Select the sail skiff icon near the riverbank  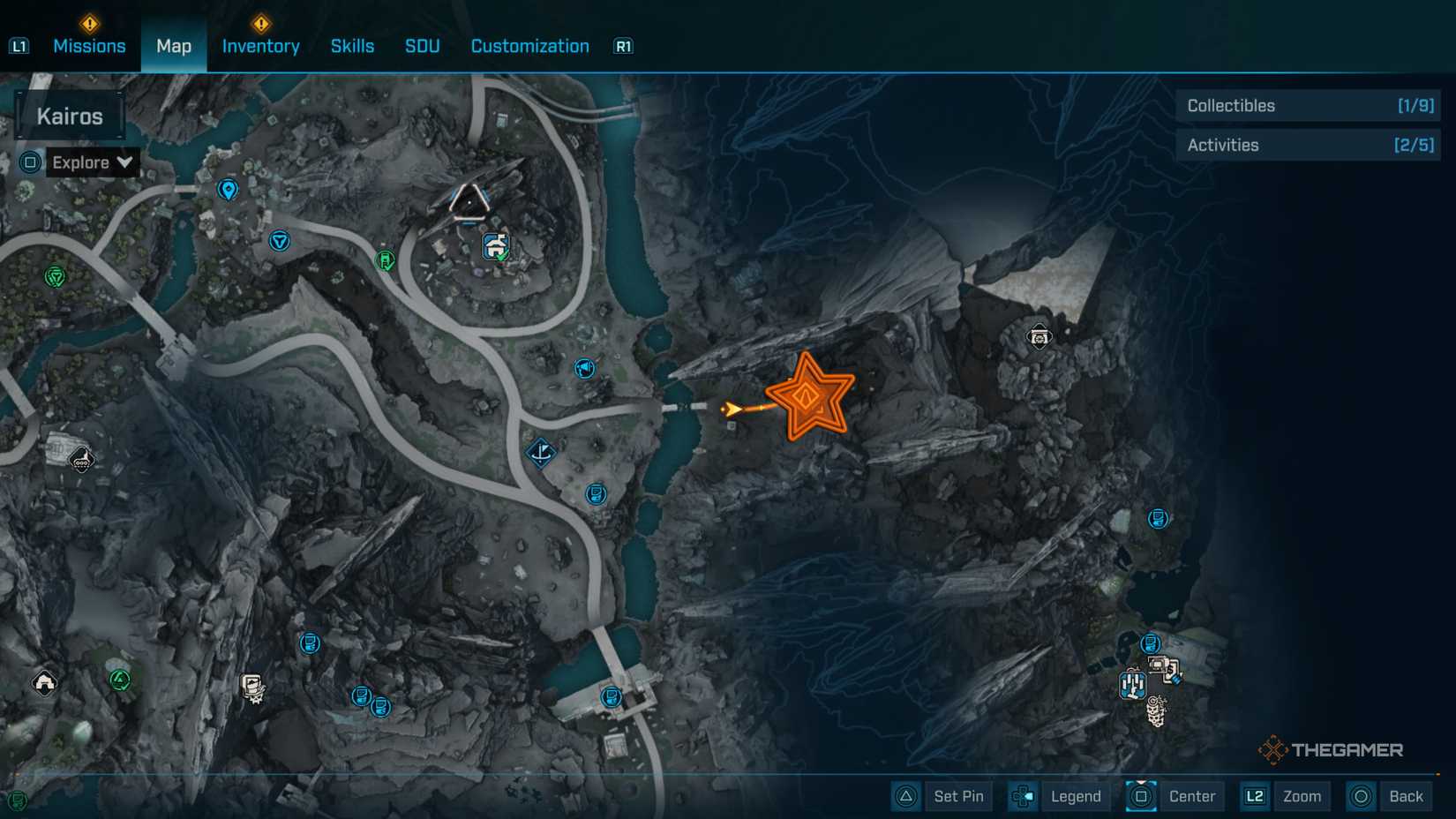pos(539,453)
